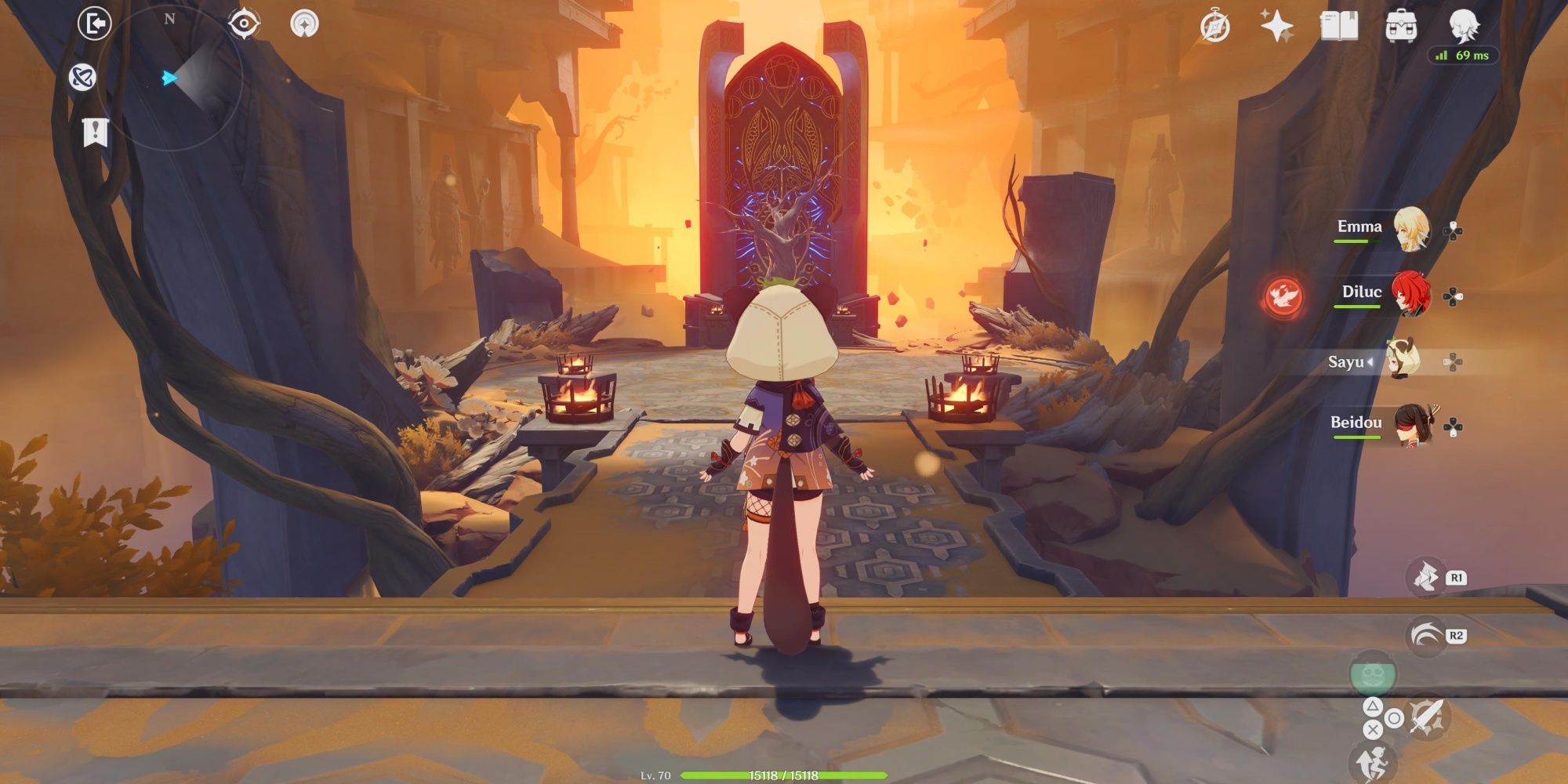Use the elemental skill button
Viewport: 1568px width, 784px height.
tap(1427, 578)
